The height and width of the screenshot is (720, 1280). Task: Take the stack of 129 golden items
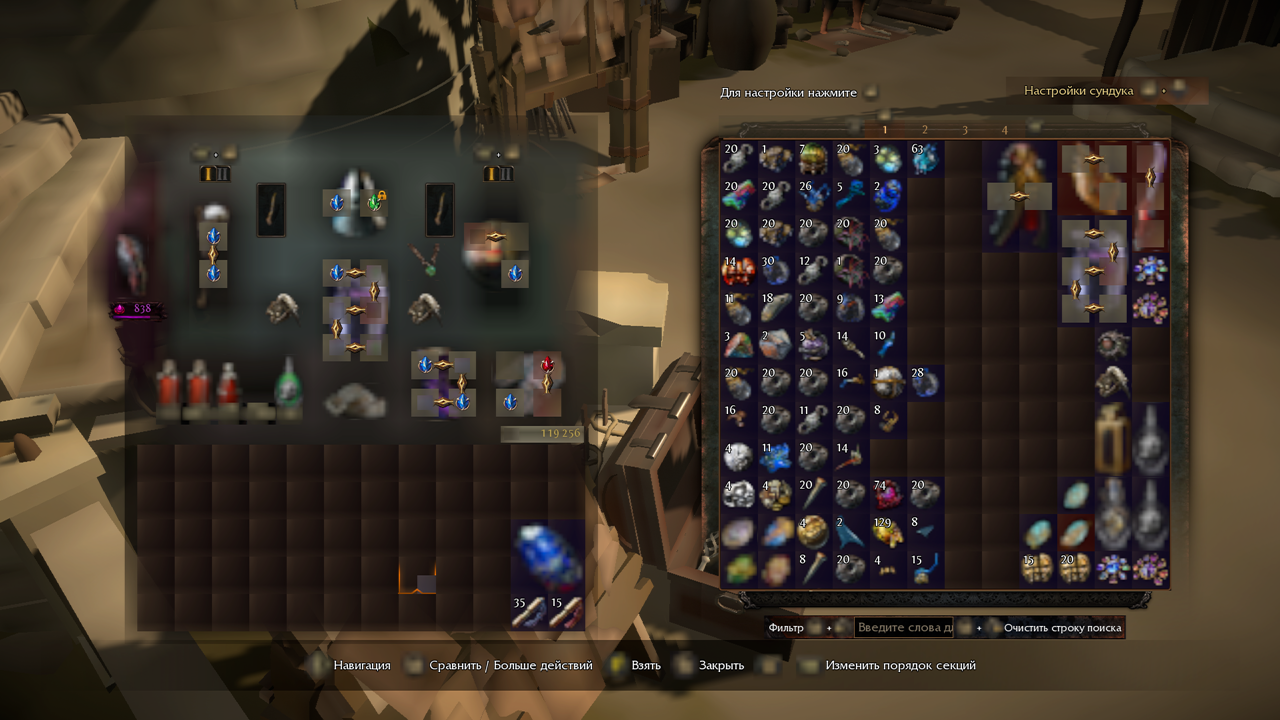click(887, 531)
